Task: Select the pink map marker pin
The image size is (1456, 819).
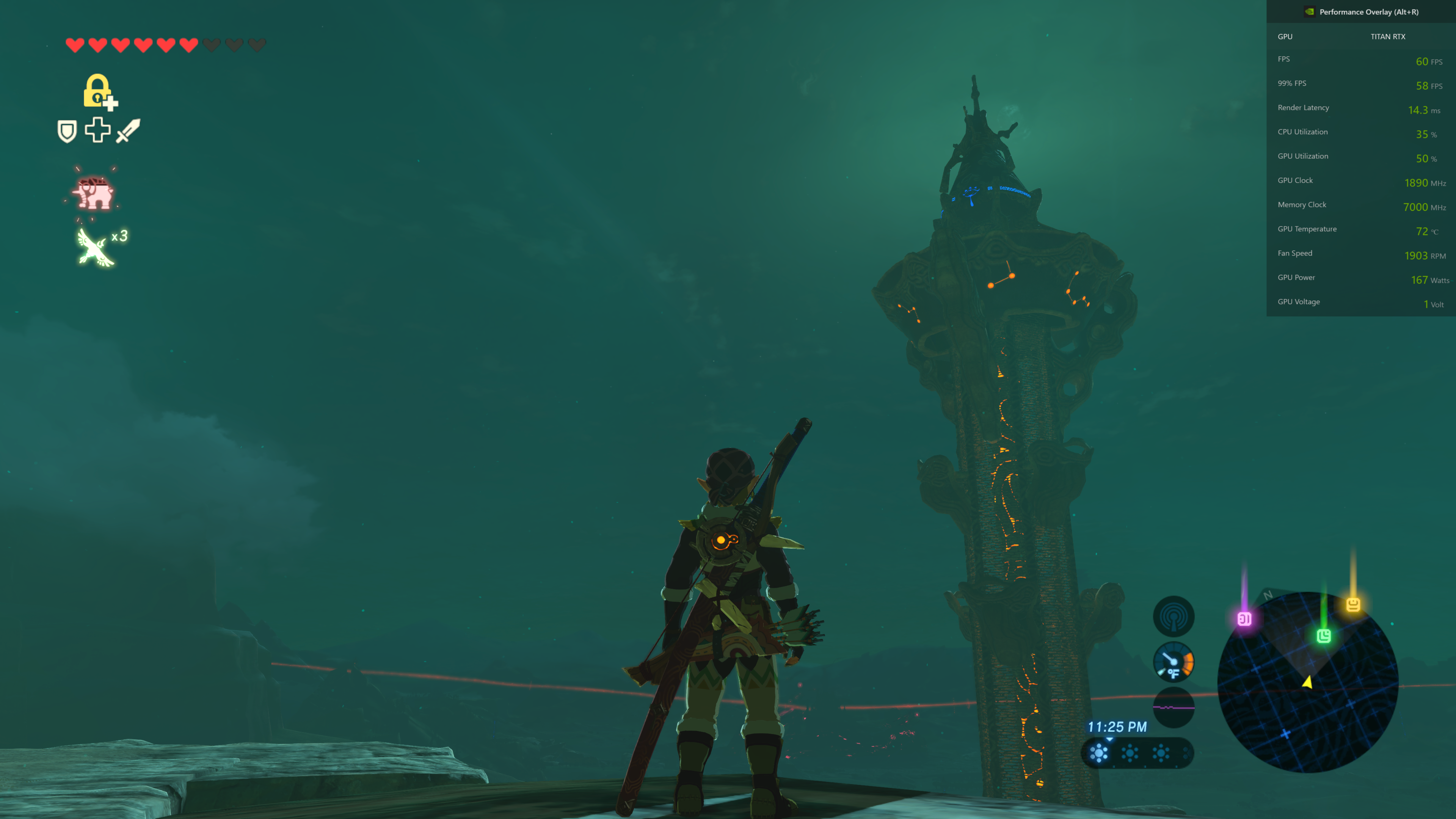Action: [x=1244, y=619]
